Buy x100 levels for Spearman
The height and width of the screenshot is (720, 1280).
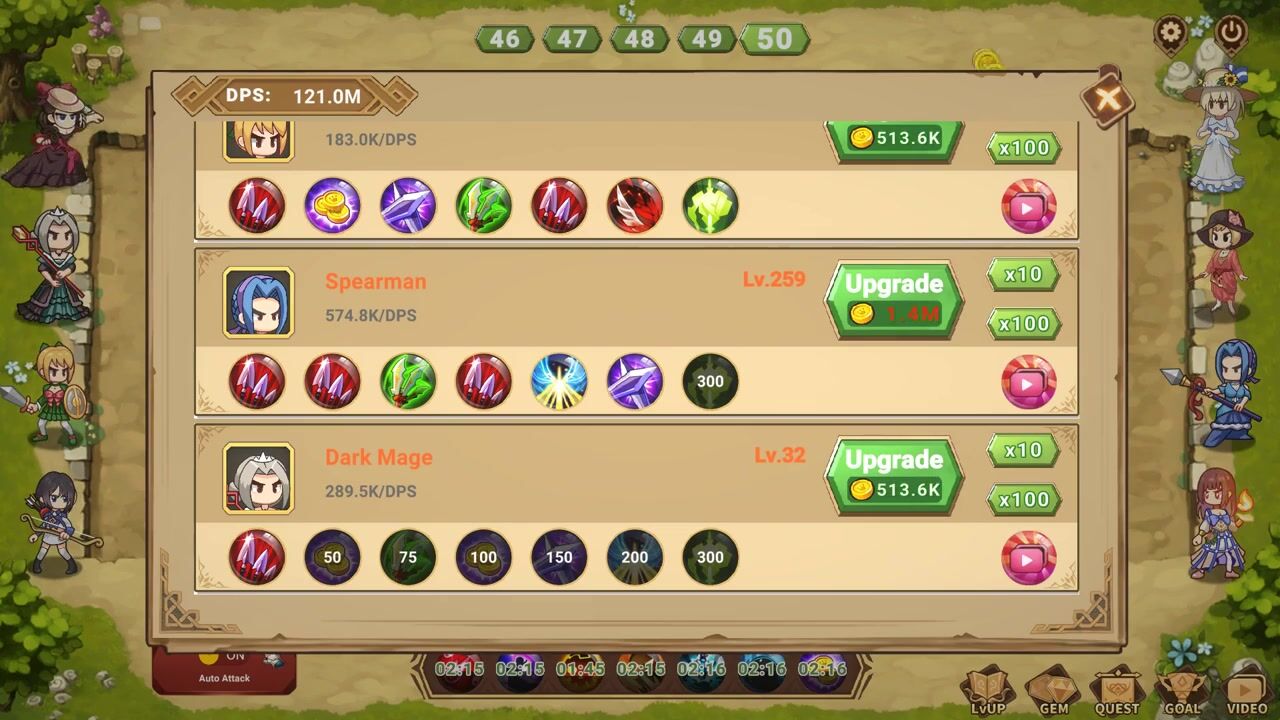pyautogui.click(x=1023, y=323)
